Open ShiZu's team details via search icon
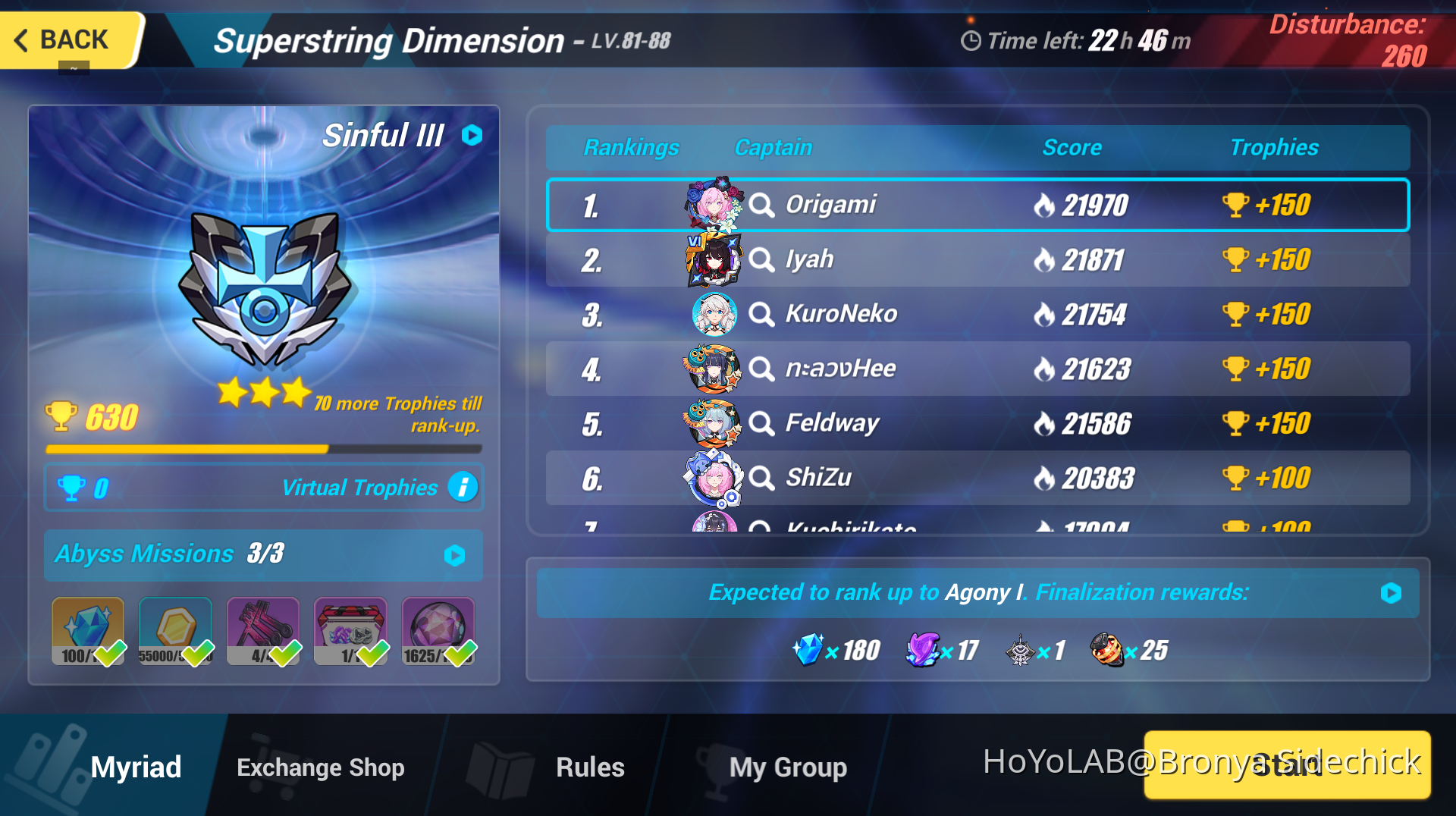1456x816 pixels. [x=761, y=478]
